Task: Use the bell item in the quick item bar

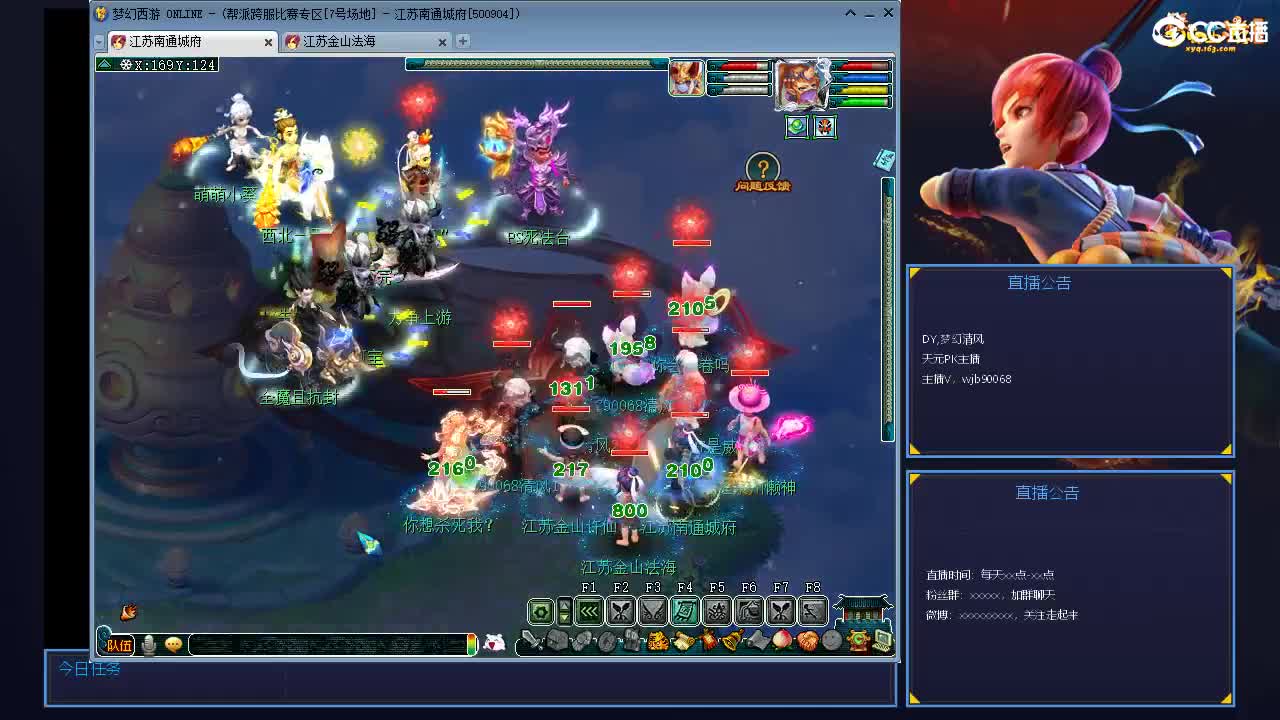Action: (x=732, y=638)
